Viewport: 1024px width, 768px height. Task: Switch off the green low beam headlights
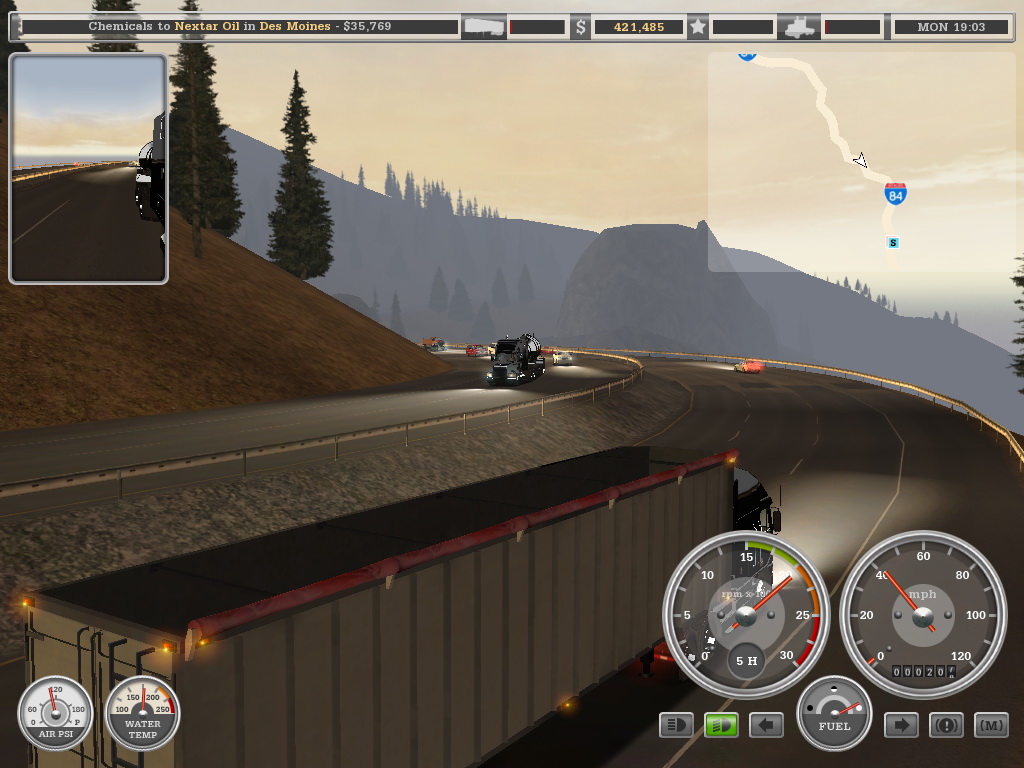click(721, 725)
